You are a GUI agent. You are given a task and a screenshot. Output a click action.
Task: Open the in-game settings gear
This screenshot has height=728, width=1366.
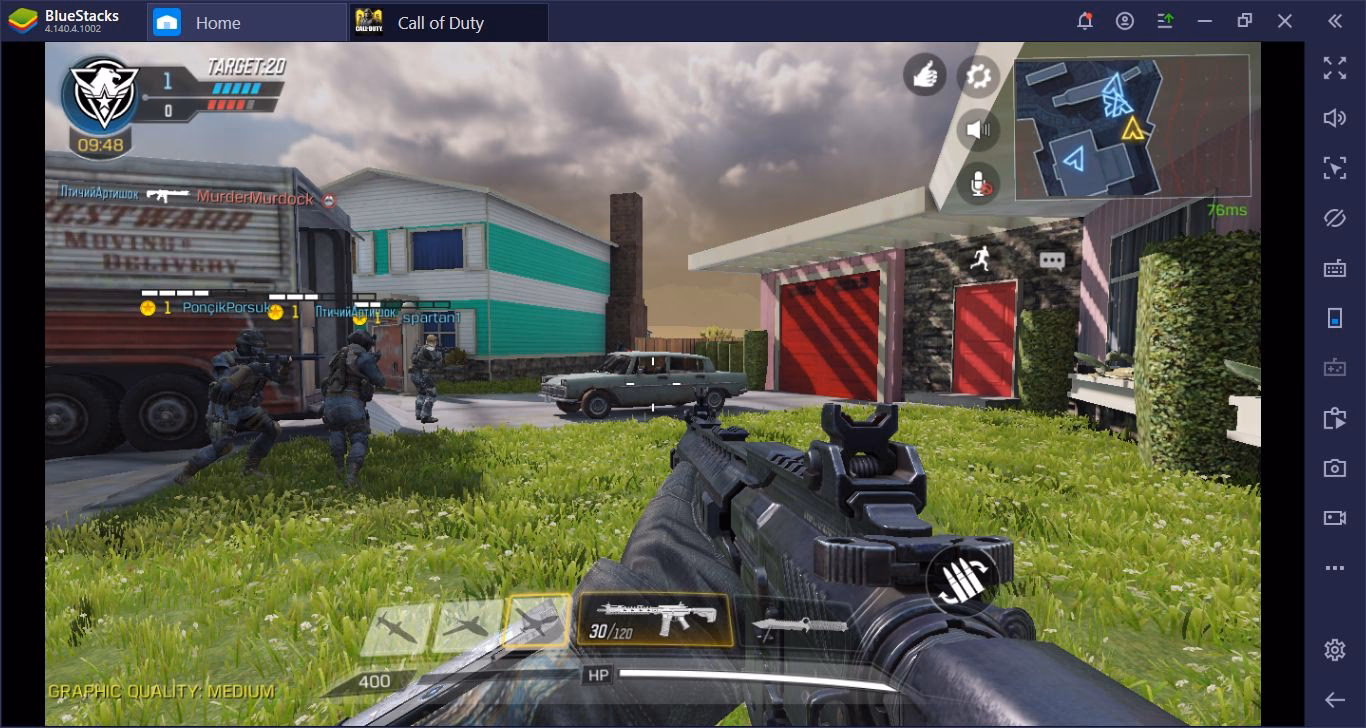pos(979,78)
